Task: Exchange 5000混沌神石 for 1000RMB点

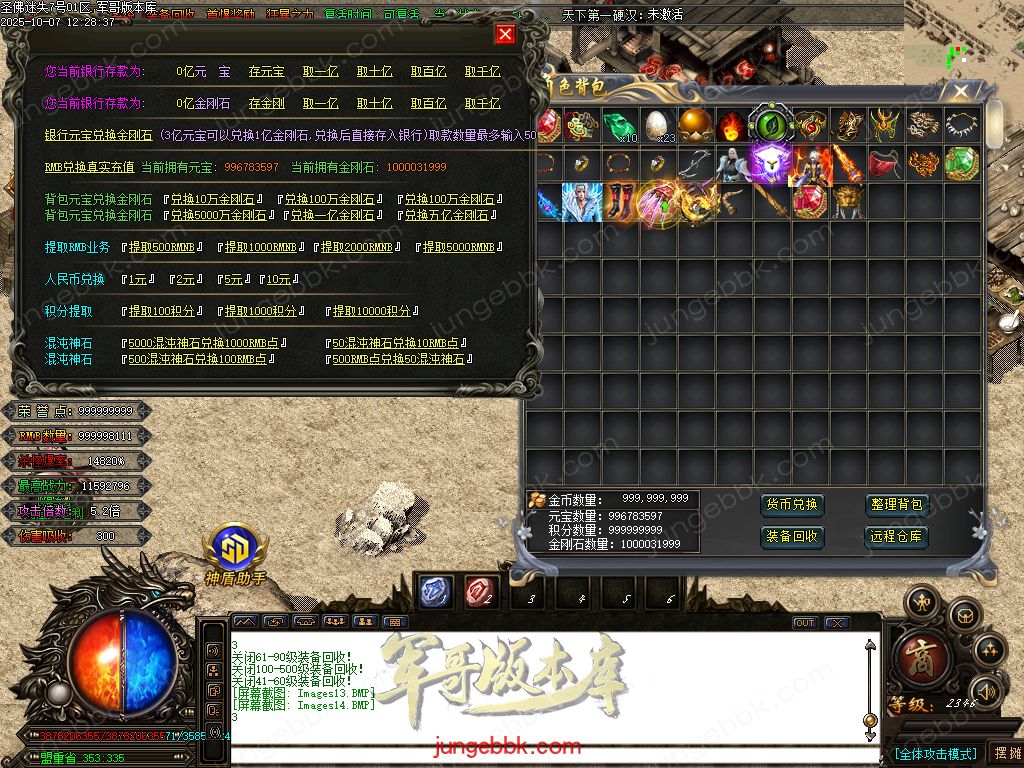Action: (x=207, y=343)
